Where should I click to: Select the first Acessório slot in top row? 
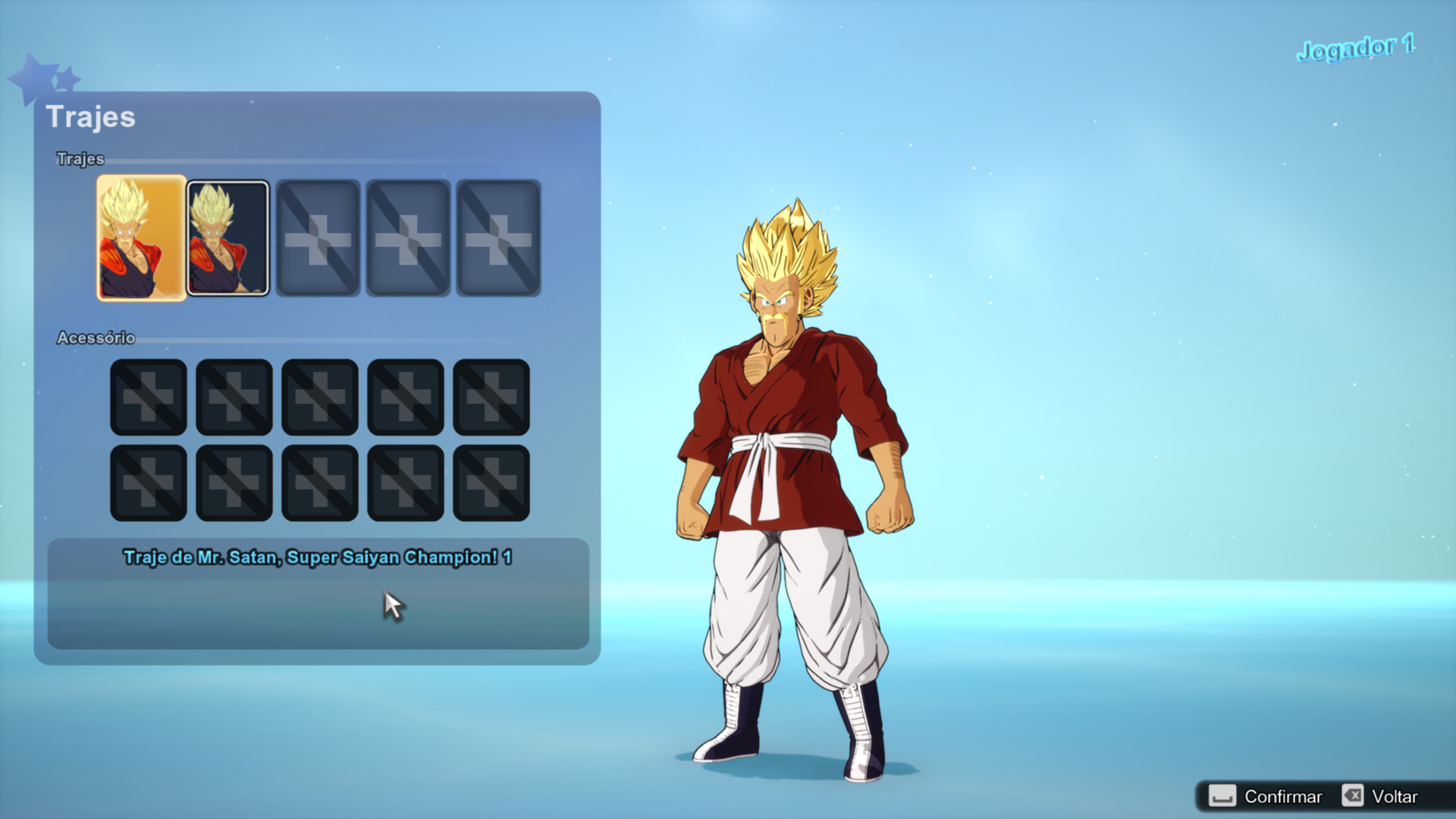[x=148, y=396]
